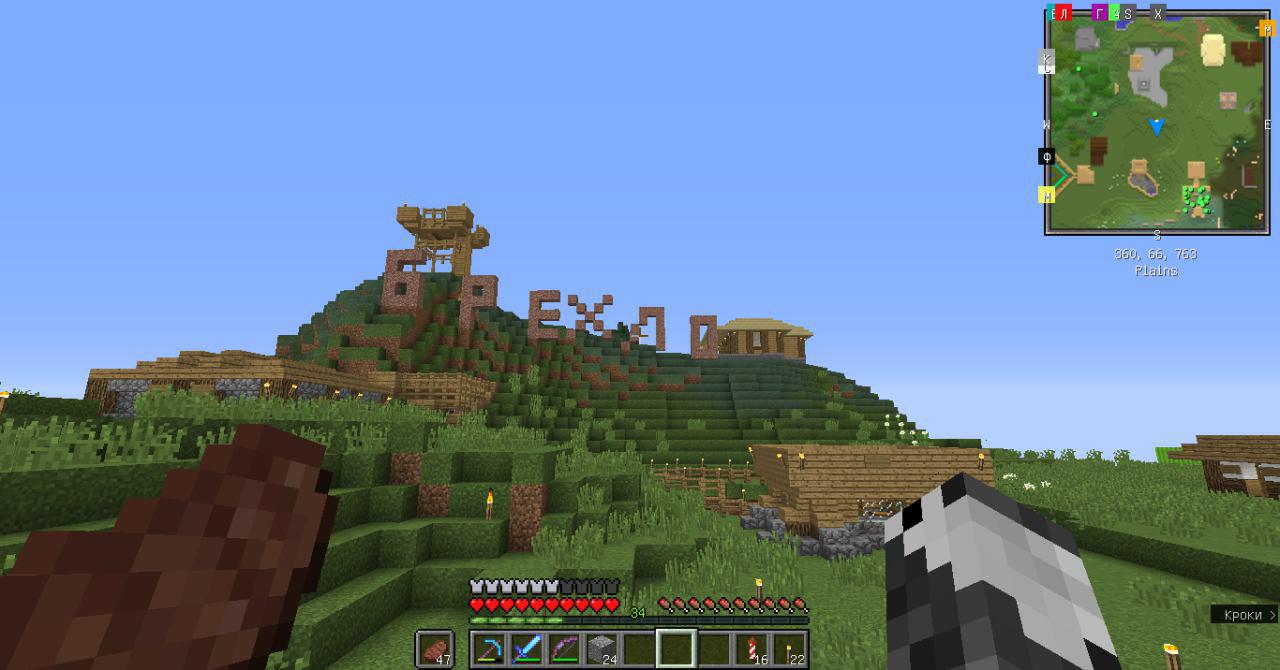Click the yellow waypoint marker on the minimap
The height and width of the screenshot is (670, 1280).
click(x=1047, y=195)
